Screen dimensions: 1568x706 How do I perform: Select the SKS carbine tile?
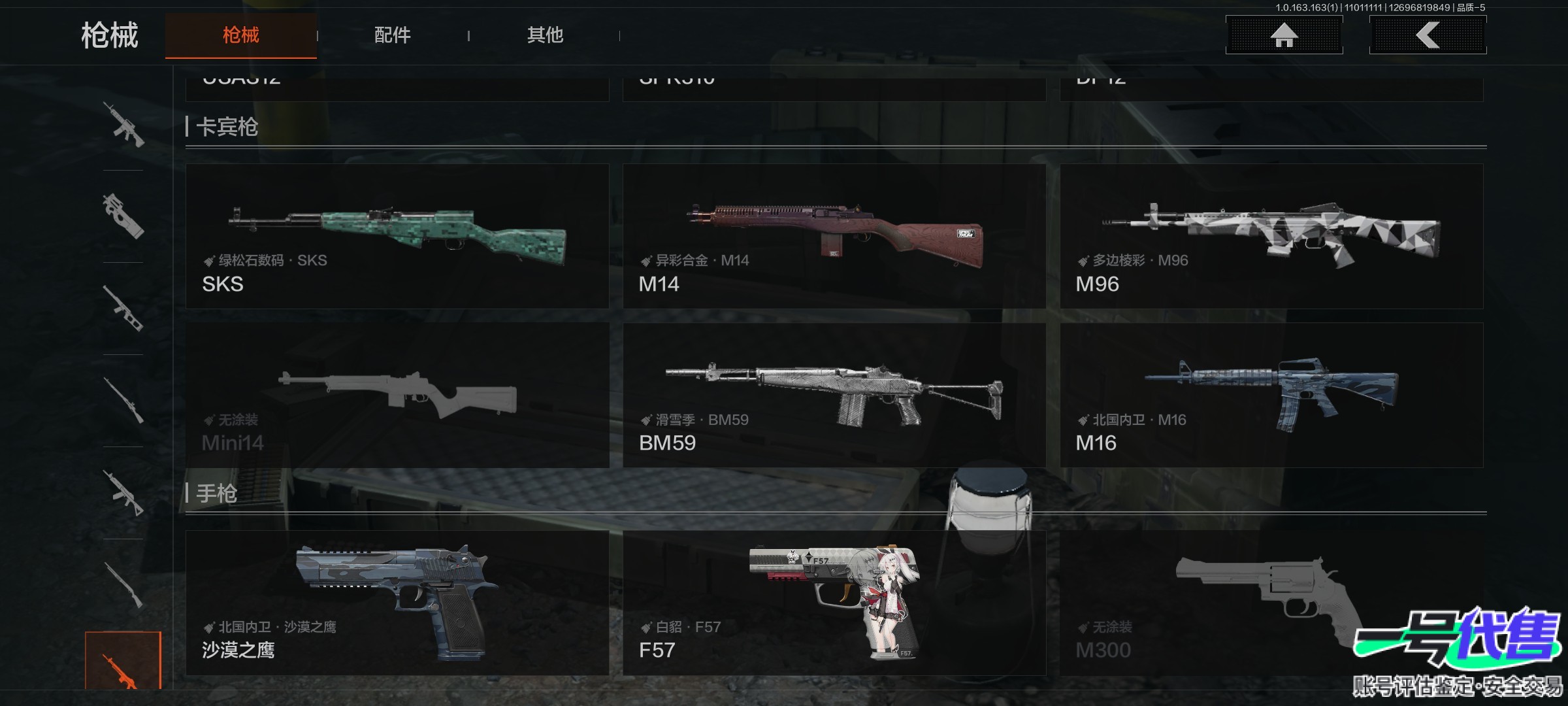397,236
